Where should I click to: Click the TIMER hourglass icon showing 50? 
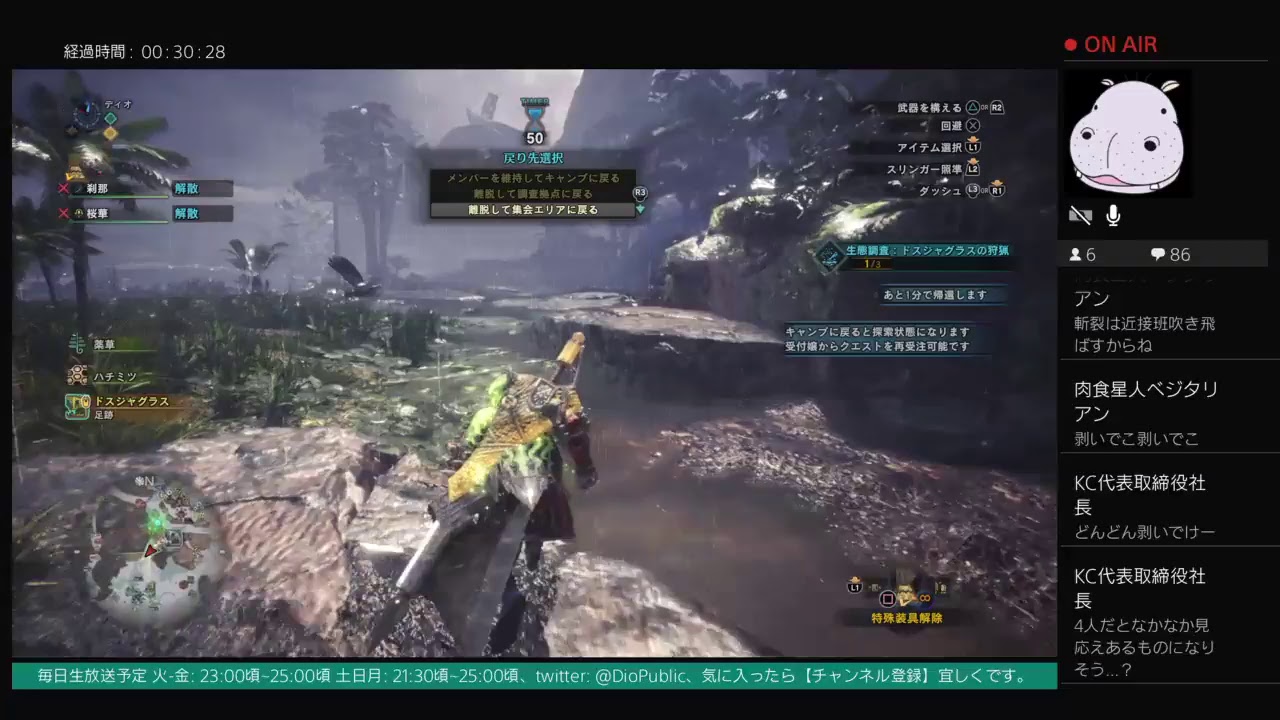534,115
